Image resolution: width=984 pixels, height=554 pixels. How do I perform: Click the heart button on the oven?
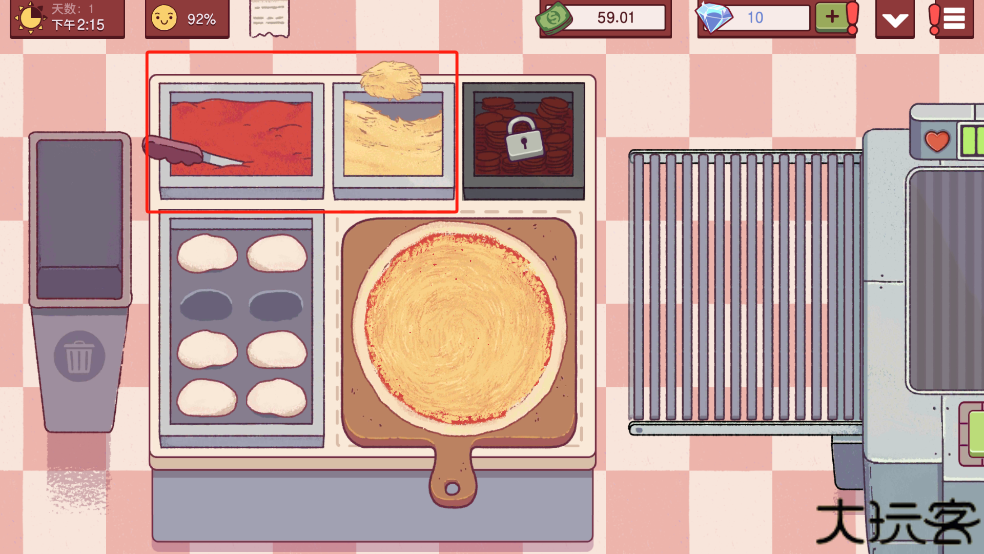tap(936, 142)
